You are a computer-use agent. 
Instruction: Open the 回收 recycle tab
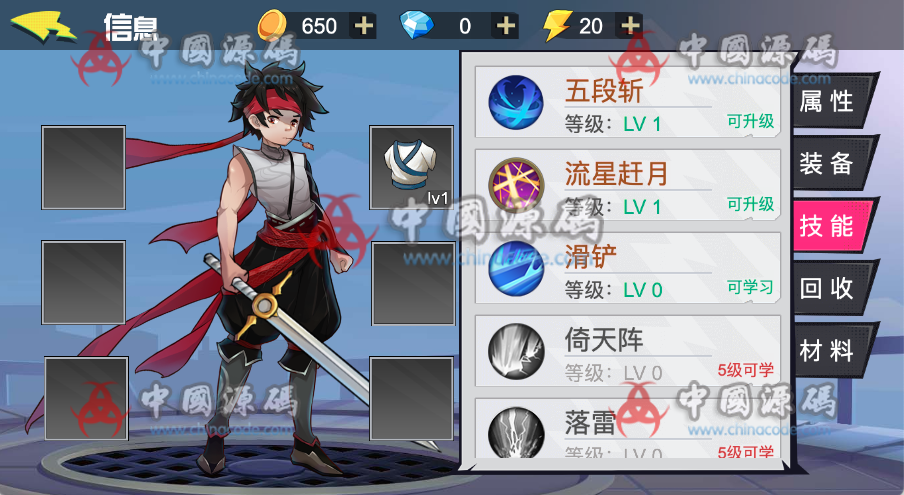828,288
